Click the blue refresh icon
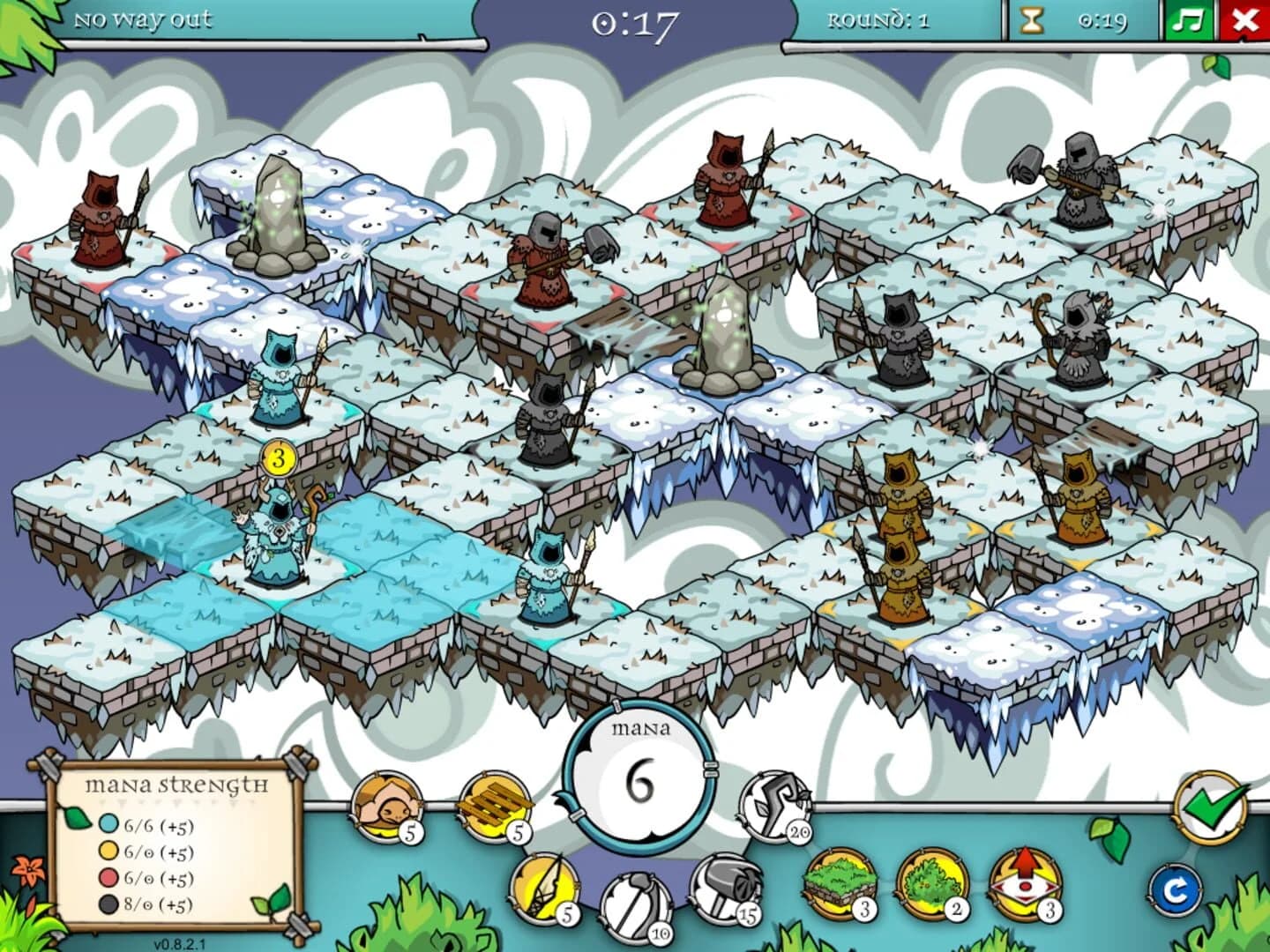 (x=1177, y=890)
